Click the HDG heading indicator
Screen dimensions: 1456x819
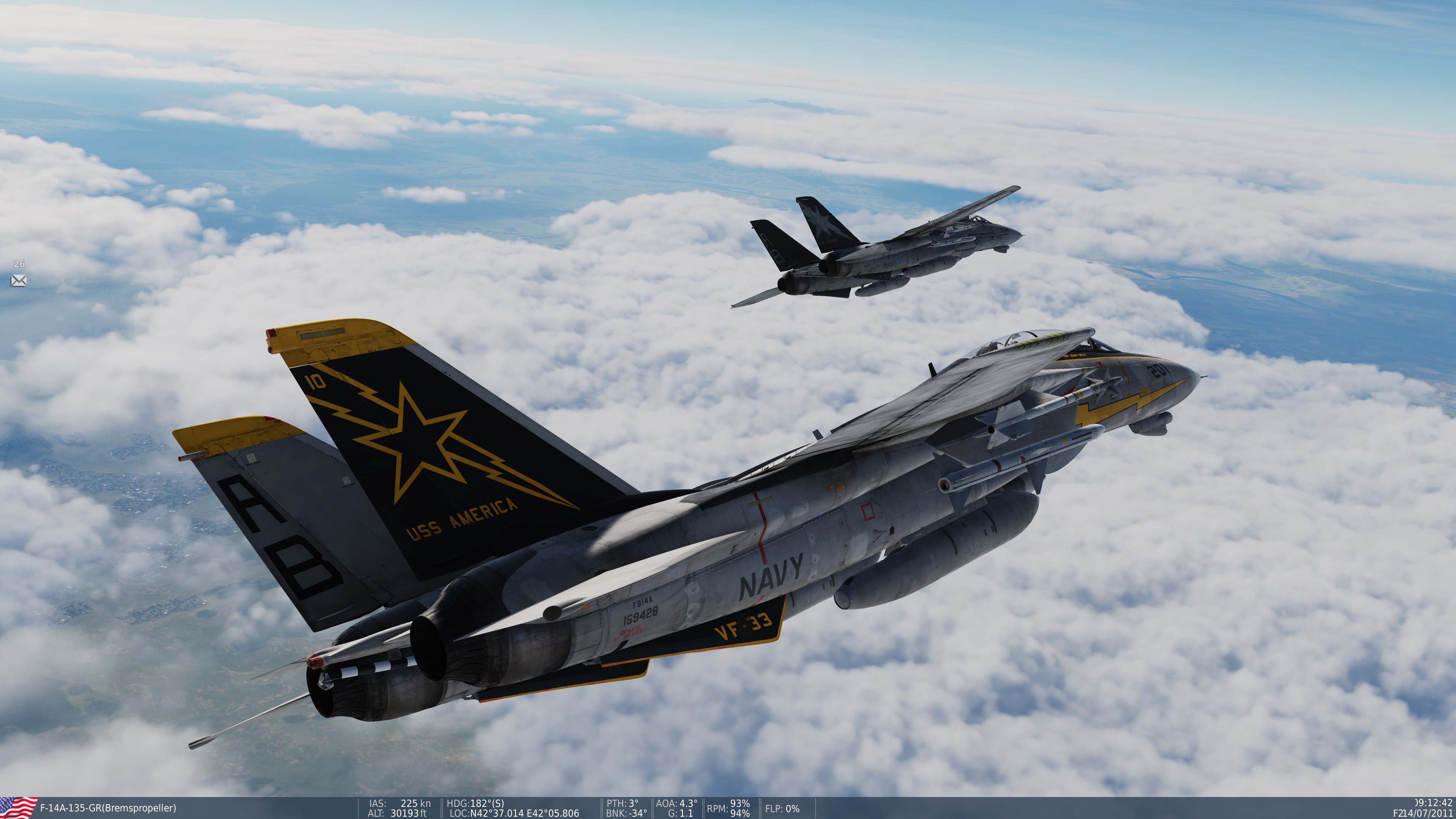click(475, 803)
